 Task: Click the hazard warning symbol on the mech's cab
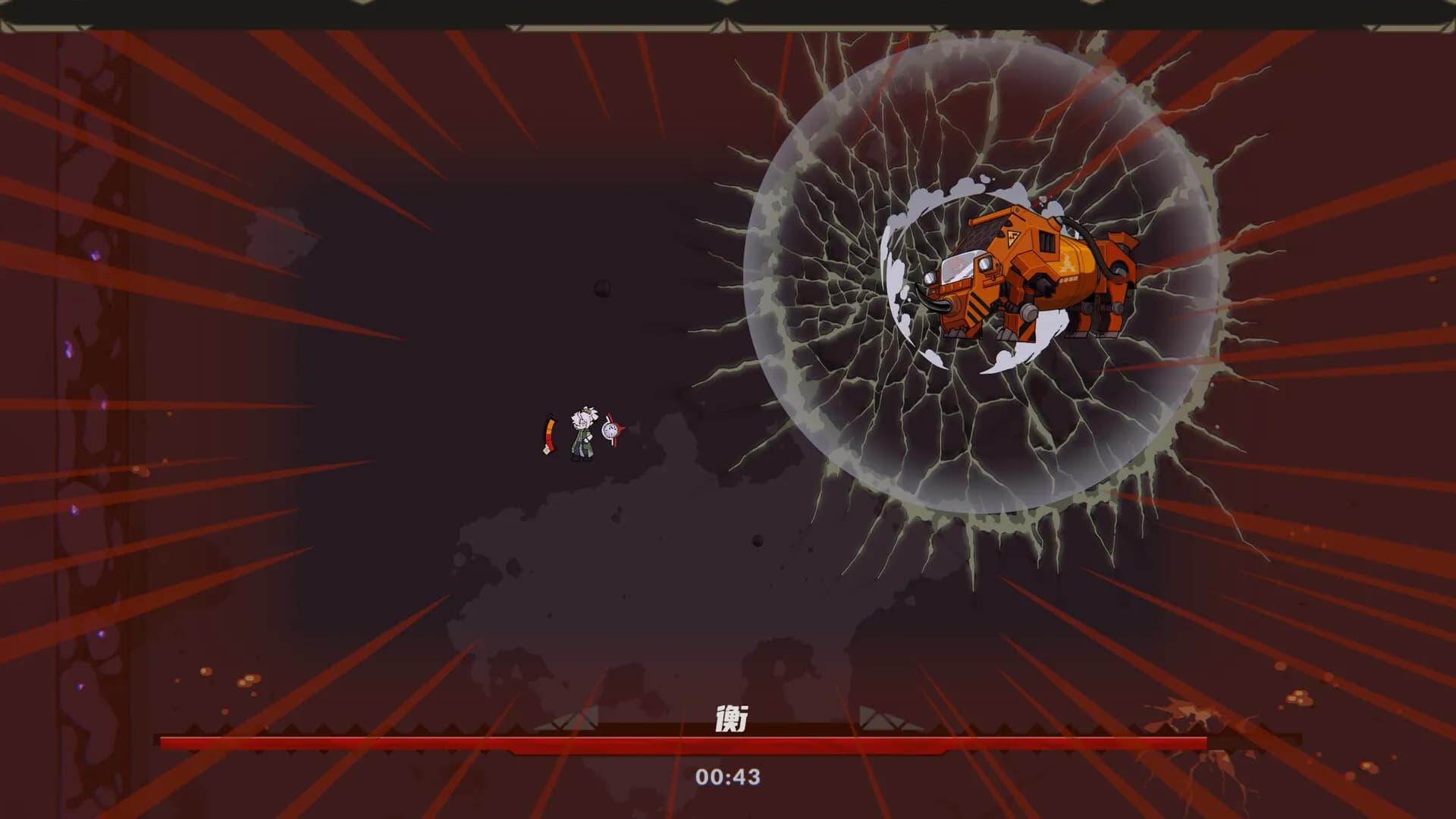pyautogui.click(x=1012, y=237)
